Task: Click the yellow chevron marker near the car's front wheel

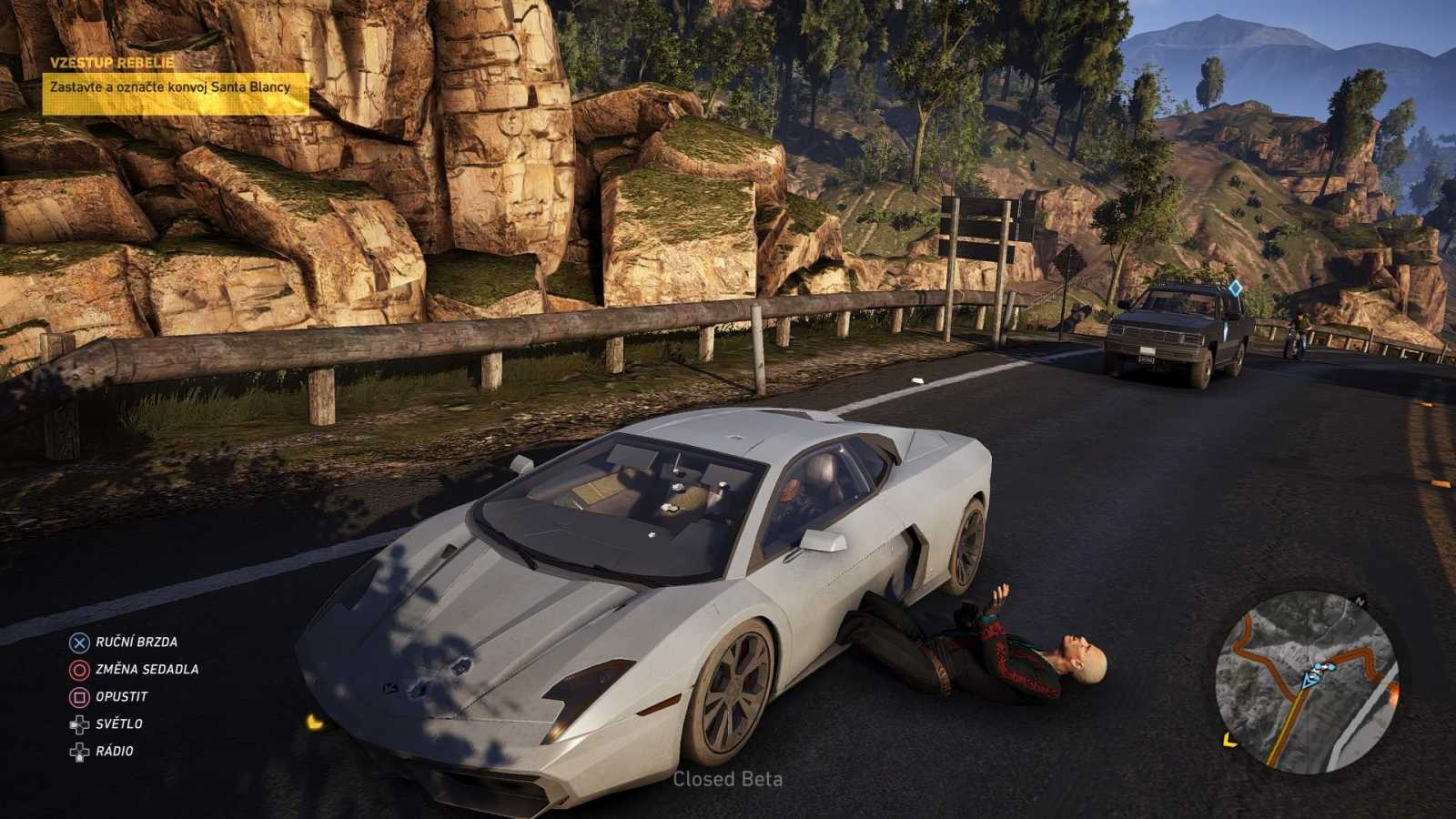Action: [x=316, y=723]
